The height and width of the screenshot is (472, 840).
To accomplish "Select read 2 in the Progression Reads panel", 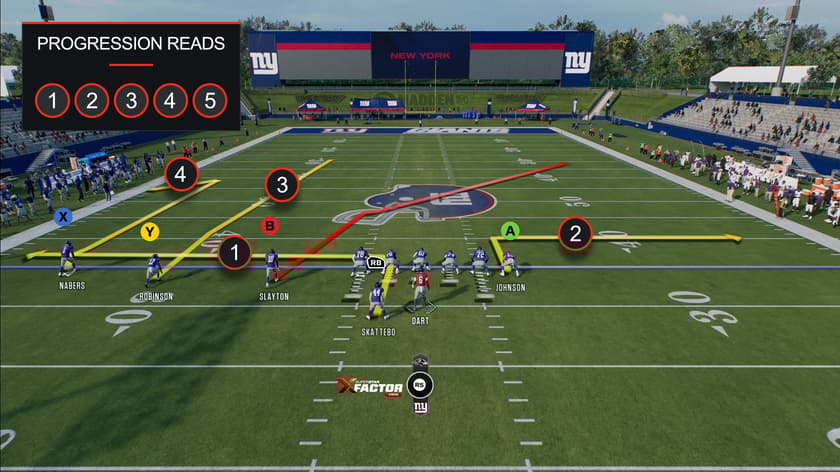I will click(x=91, y=100).
